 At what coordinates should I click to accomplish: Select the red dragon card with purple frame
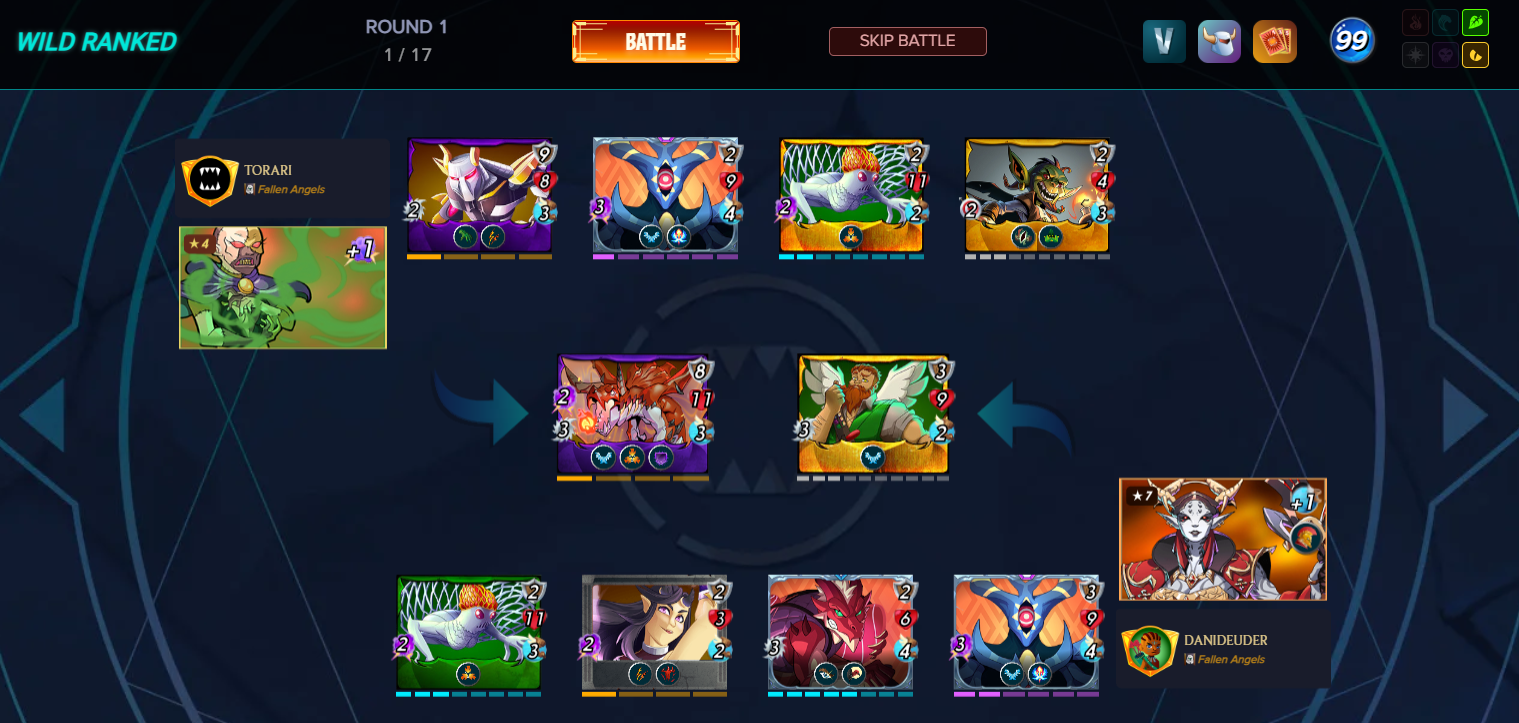(632, 414)
